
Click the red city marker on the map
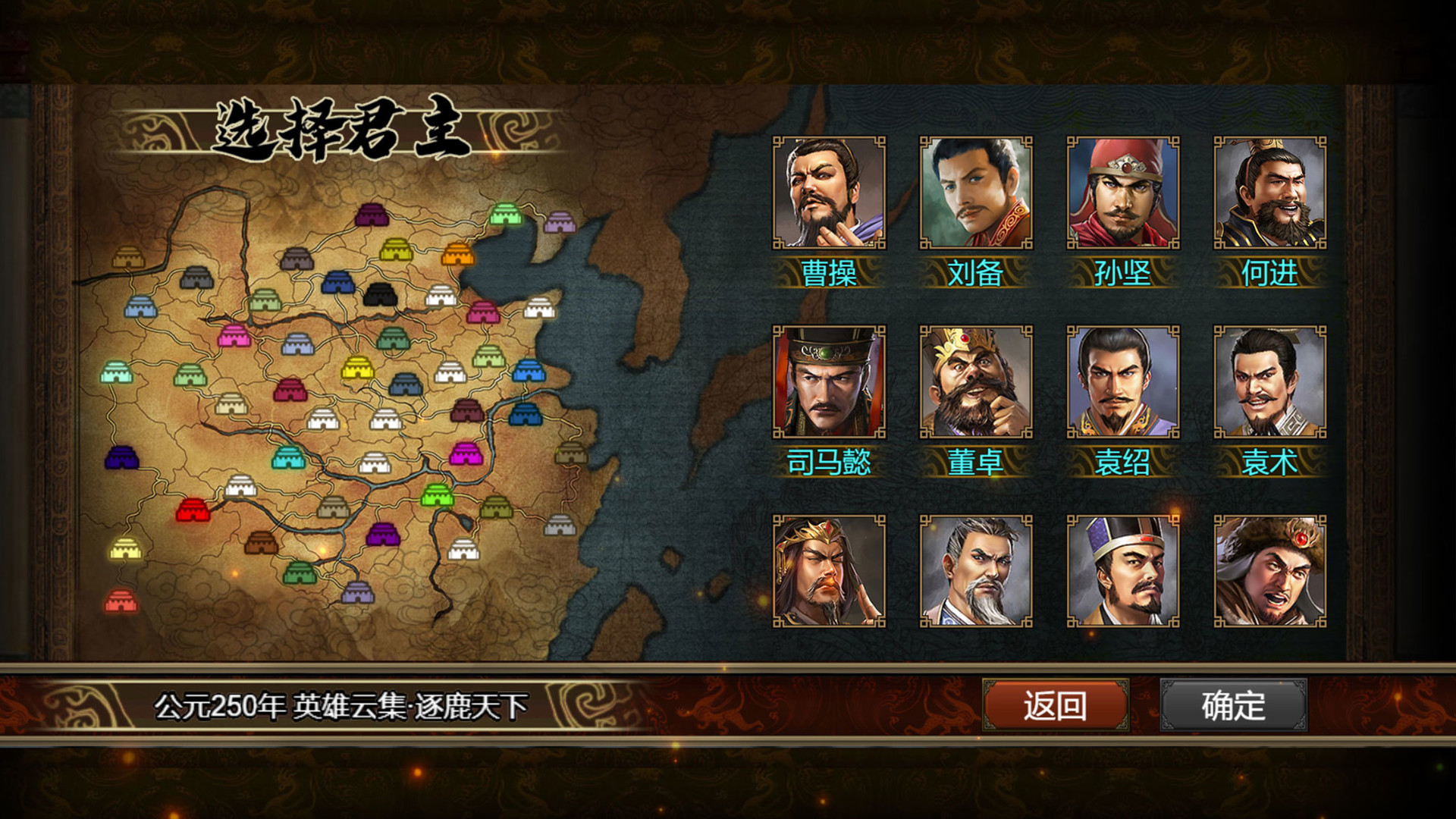(x=193, y=510)
